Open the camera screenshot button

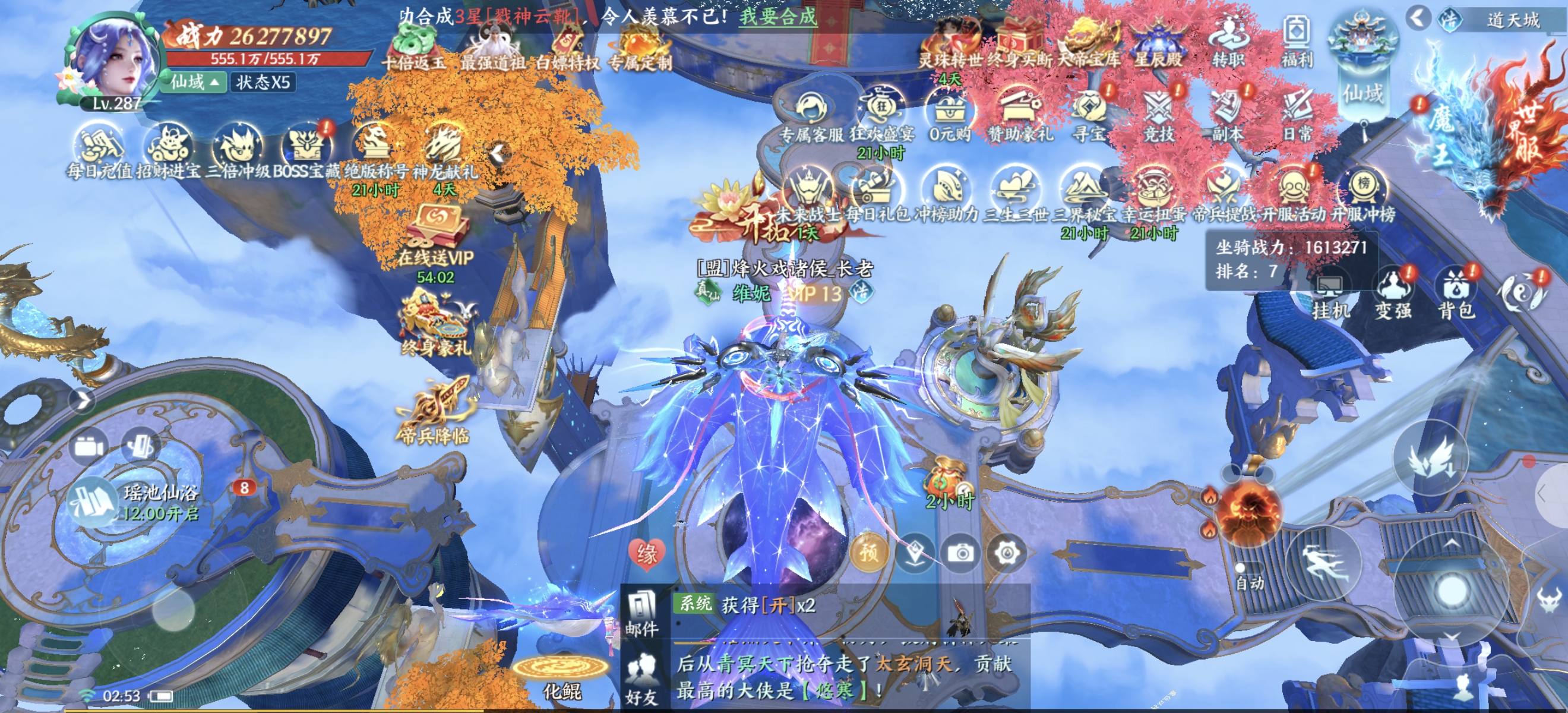(x=960, y=553)
